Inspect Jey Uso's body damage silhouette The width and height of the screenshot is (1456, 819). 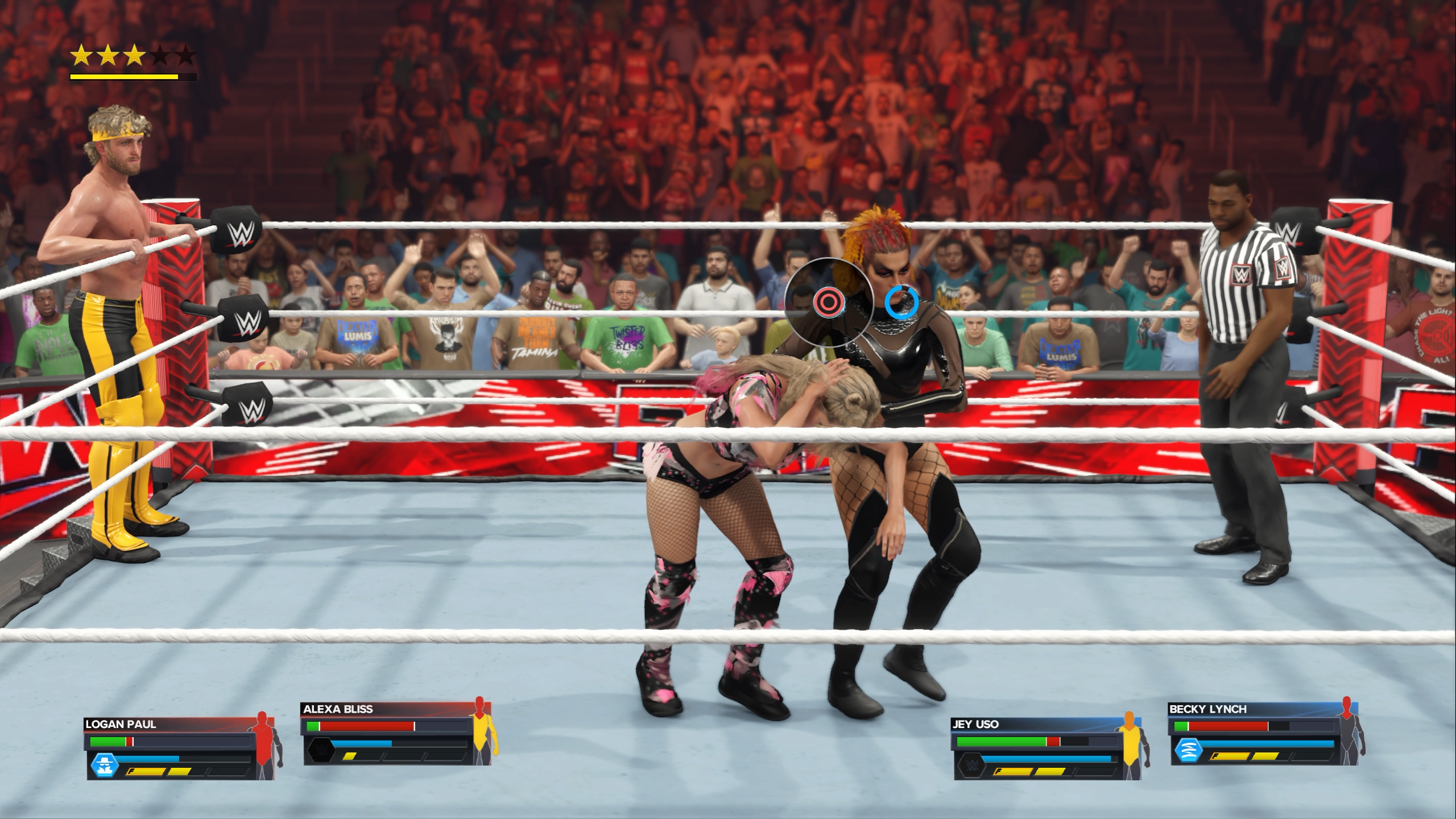(1131, 745)
